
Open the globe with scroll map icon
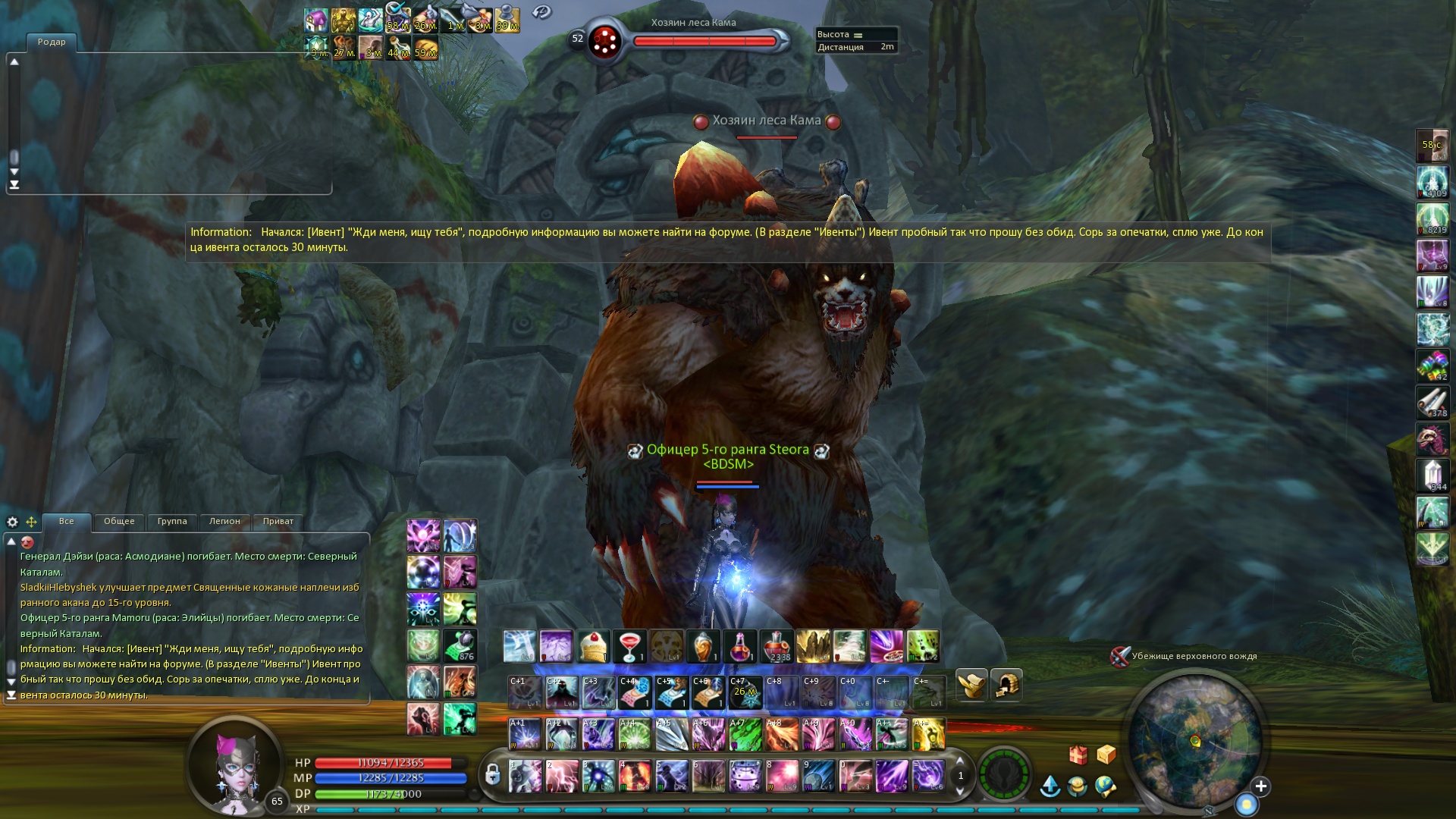(1105, 786)
